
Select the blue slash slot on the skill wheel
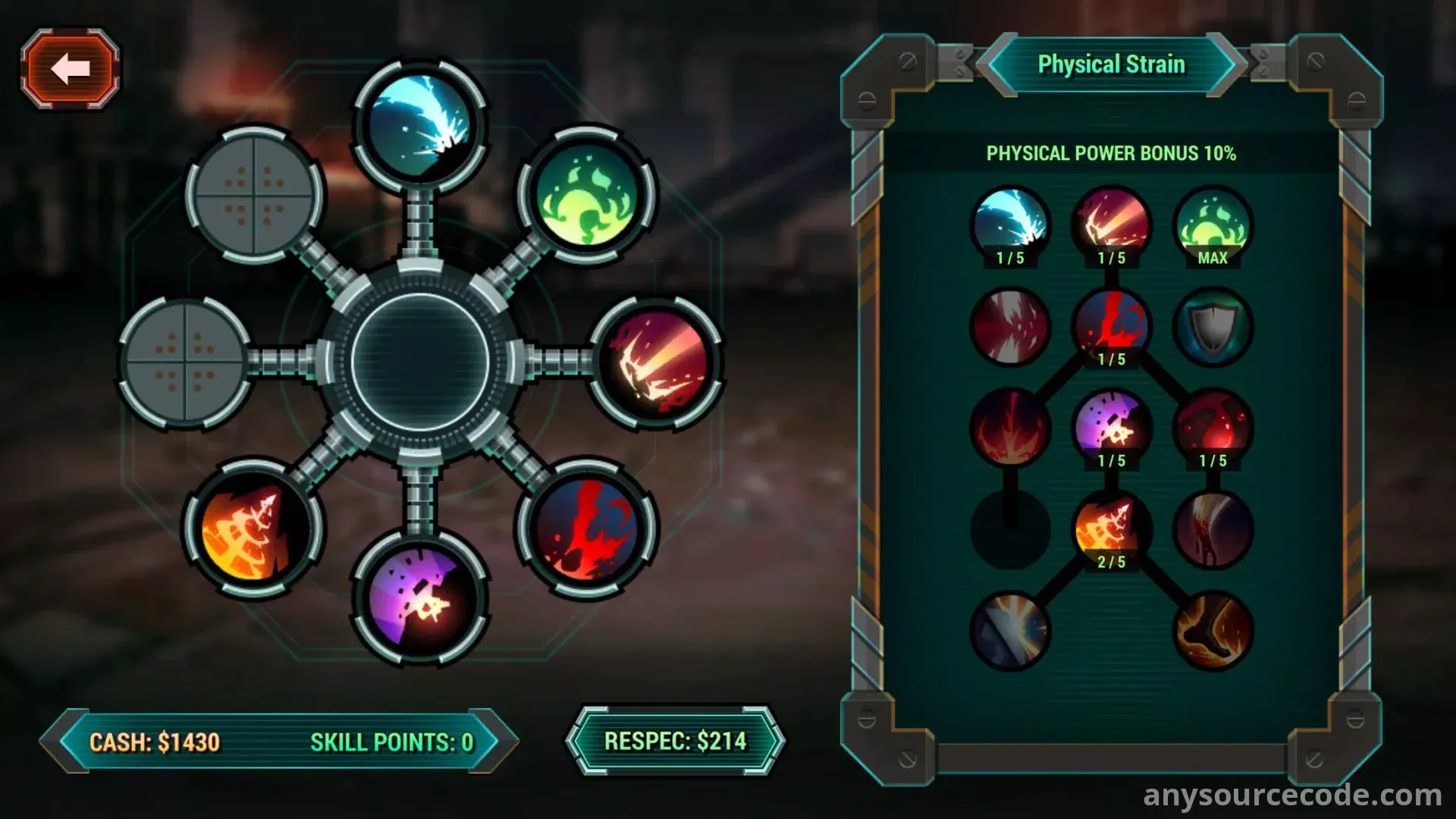tap(419, 125)
